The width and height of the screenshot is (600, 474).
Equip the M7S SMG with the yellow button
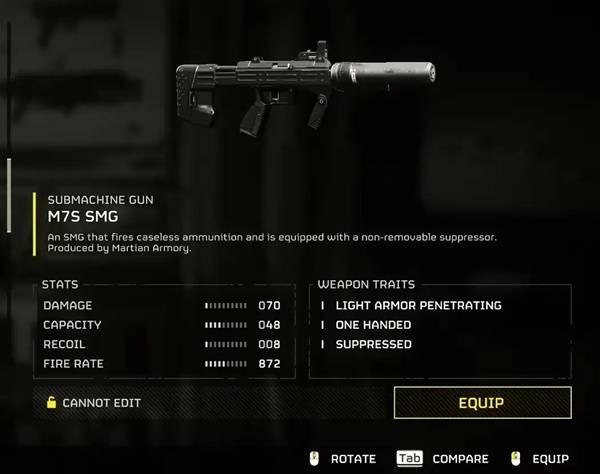482,403
